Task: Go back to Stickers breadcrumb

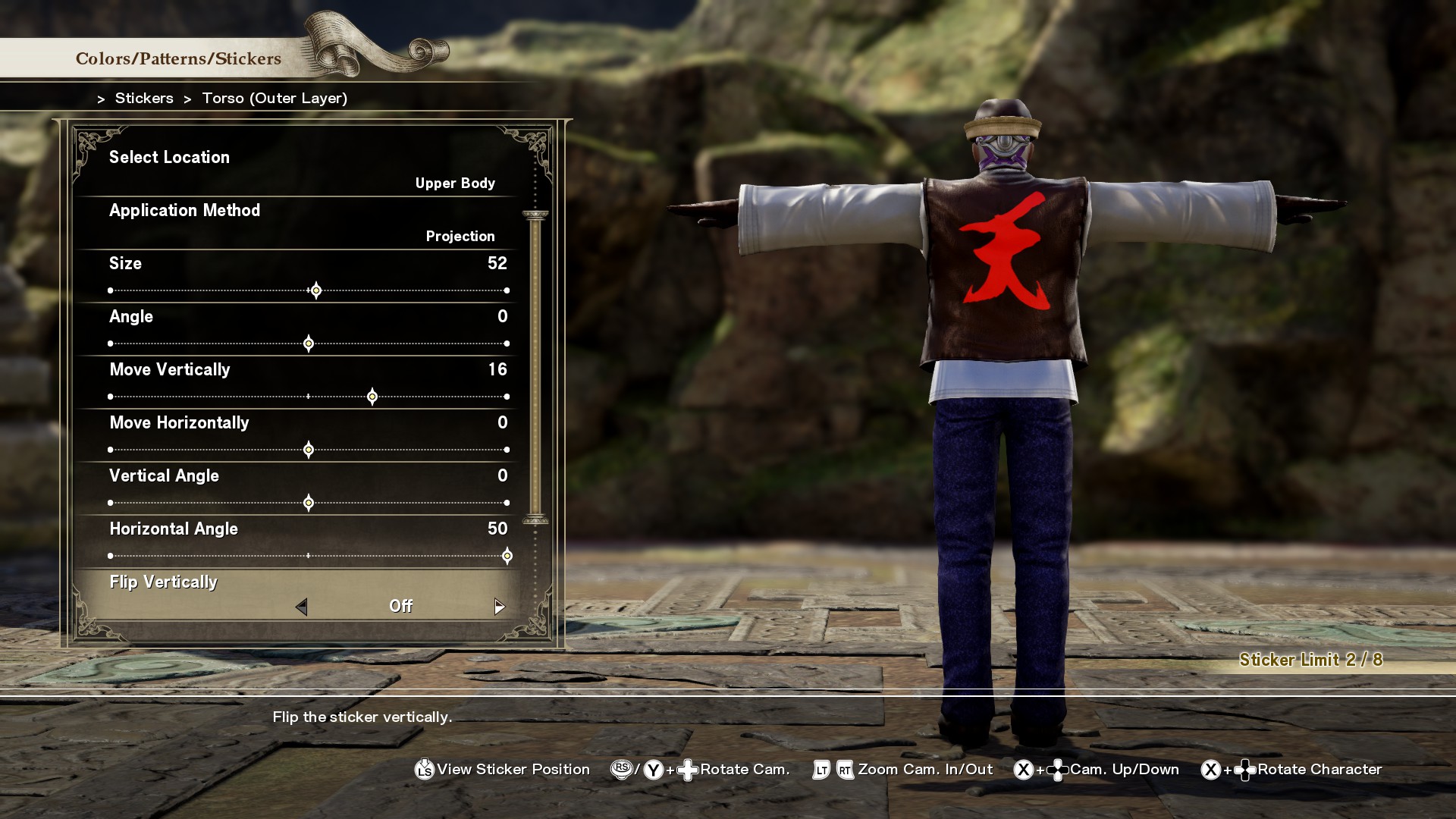Action: click(144, 99)
